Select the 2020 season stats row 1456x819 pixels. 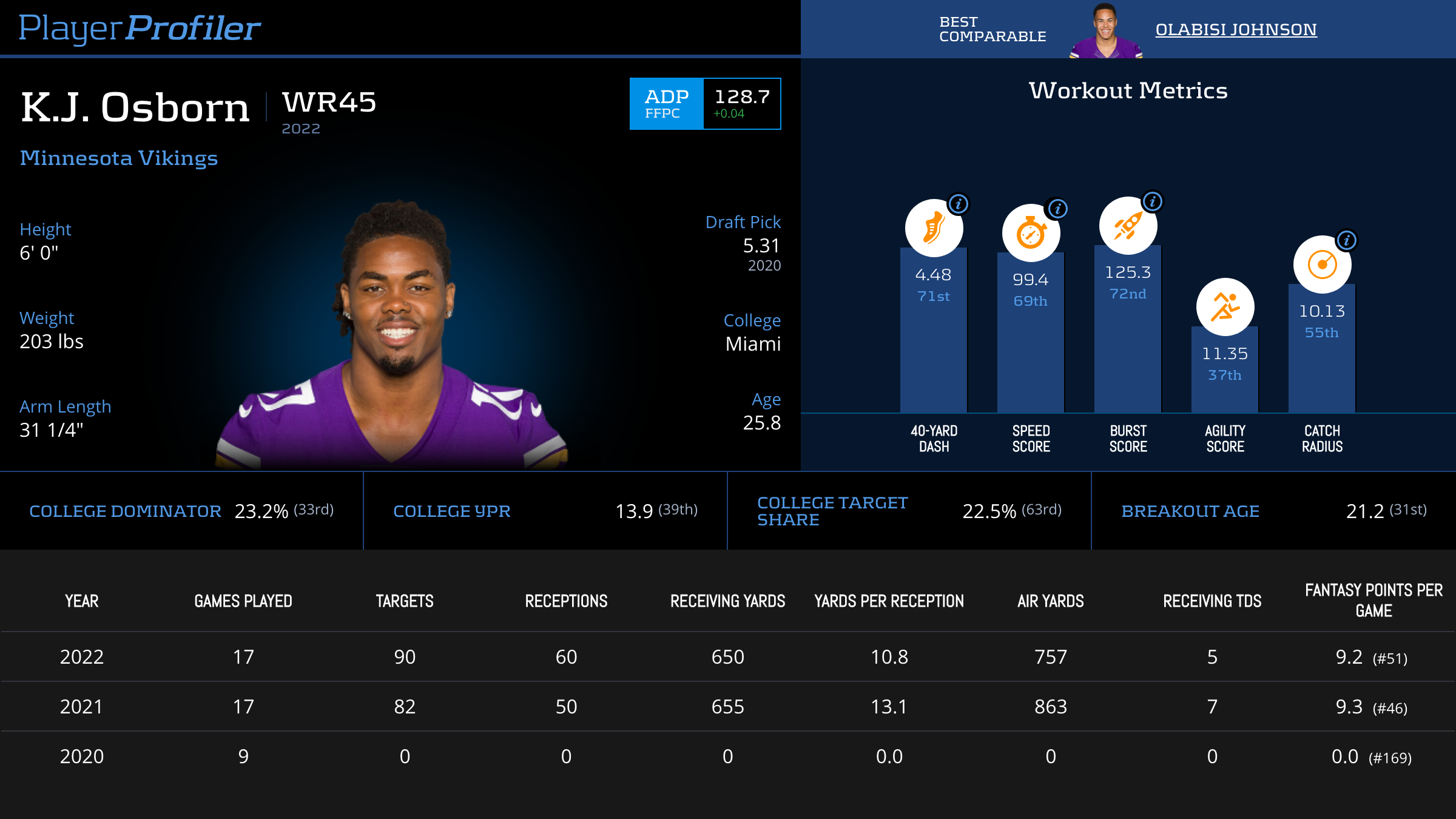tap(728, 757)
